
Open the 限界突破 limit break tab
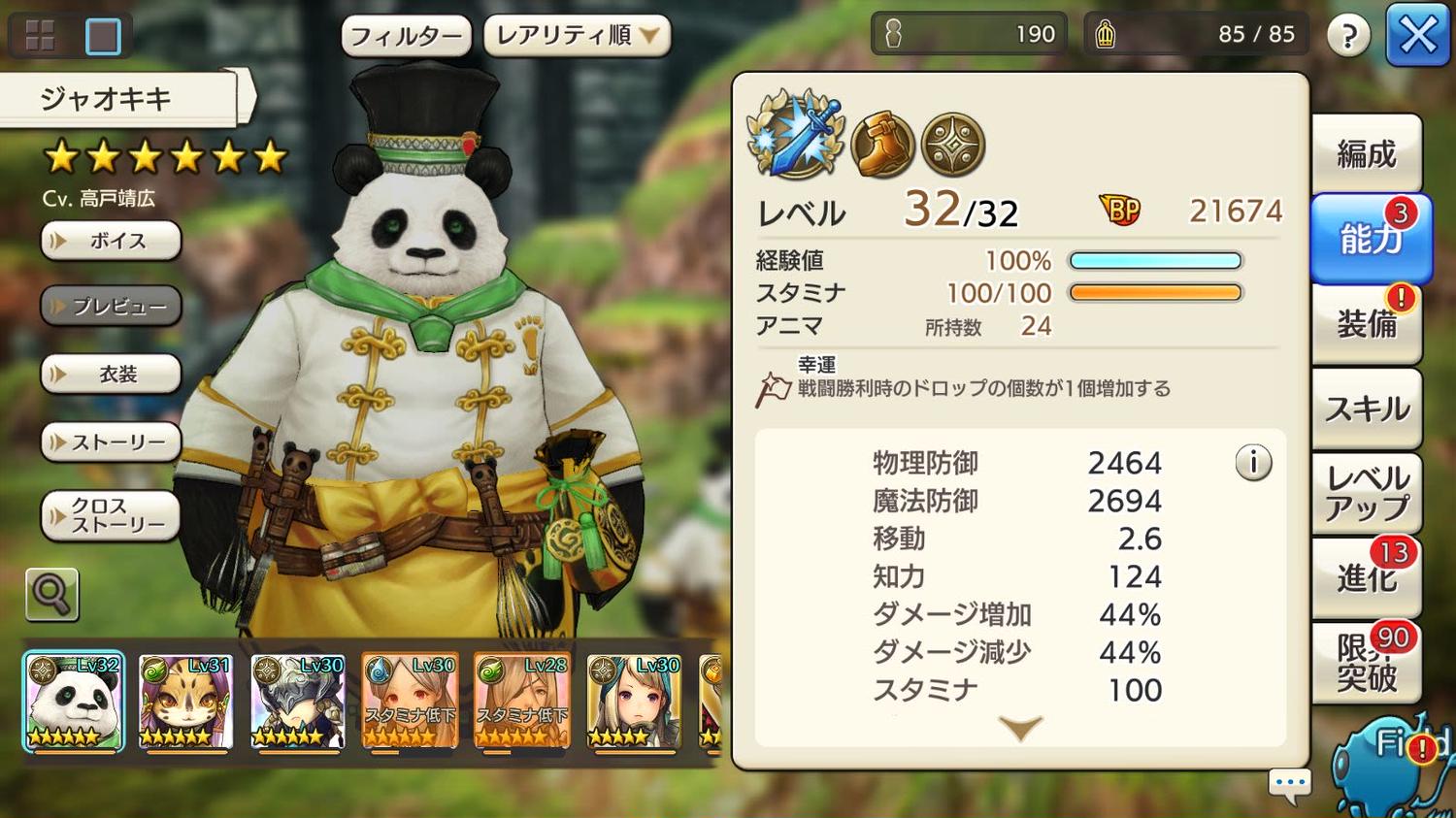1366,663
